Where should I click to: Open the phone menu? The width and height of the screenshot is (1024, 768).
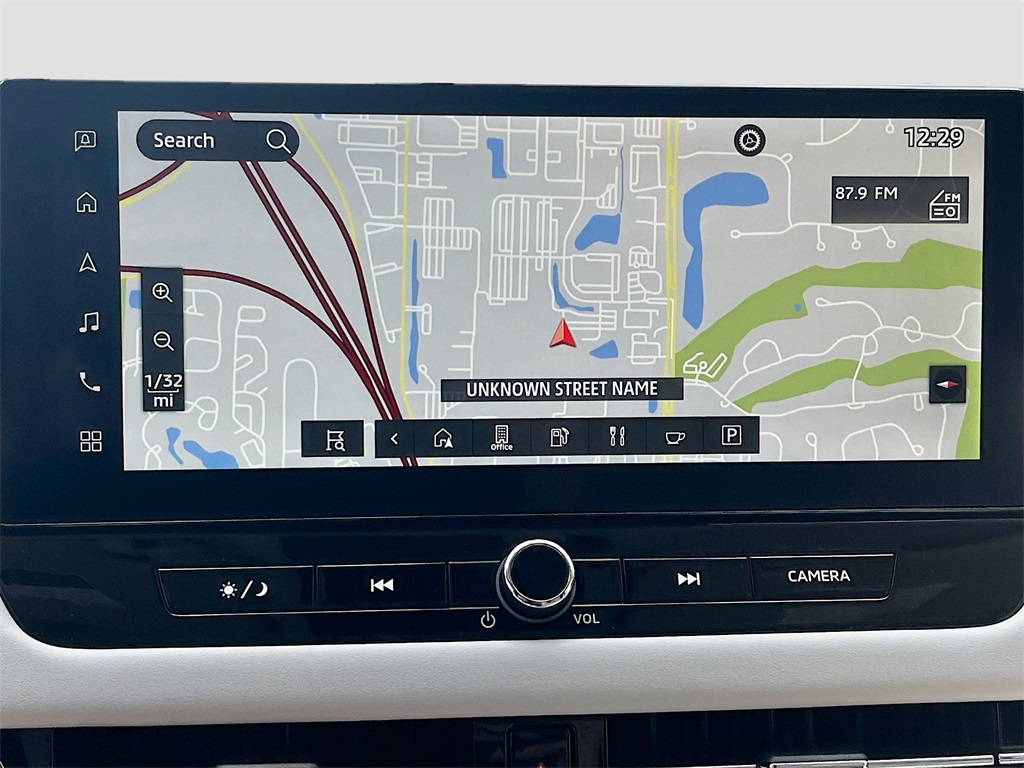90,381
